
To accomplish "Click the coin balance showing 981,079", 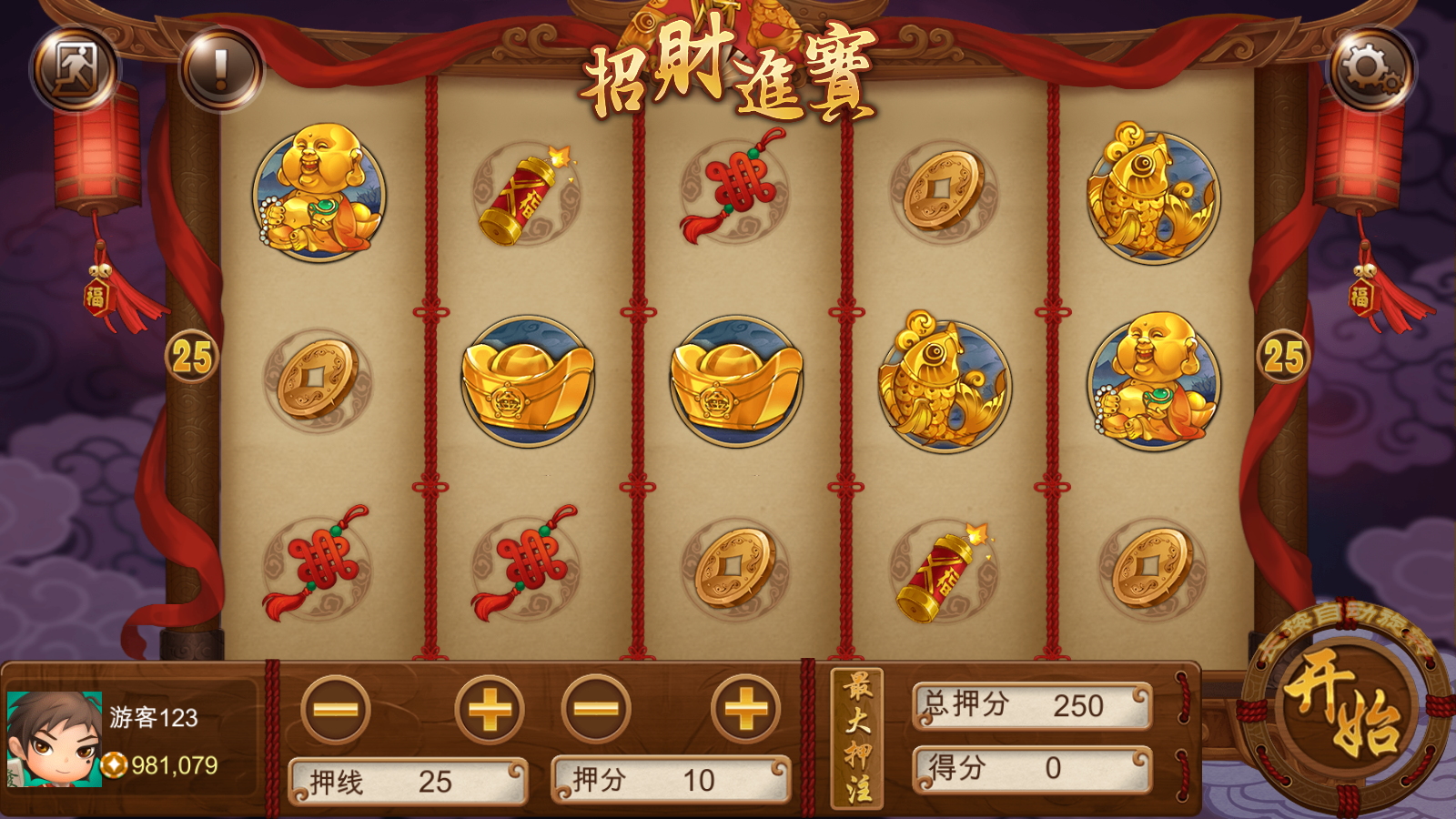I will coord(159,767).
